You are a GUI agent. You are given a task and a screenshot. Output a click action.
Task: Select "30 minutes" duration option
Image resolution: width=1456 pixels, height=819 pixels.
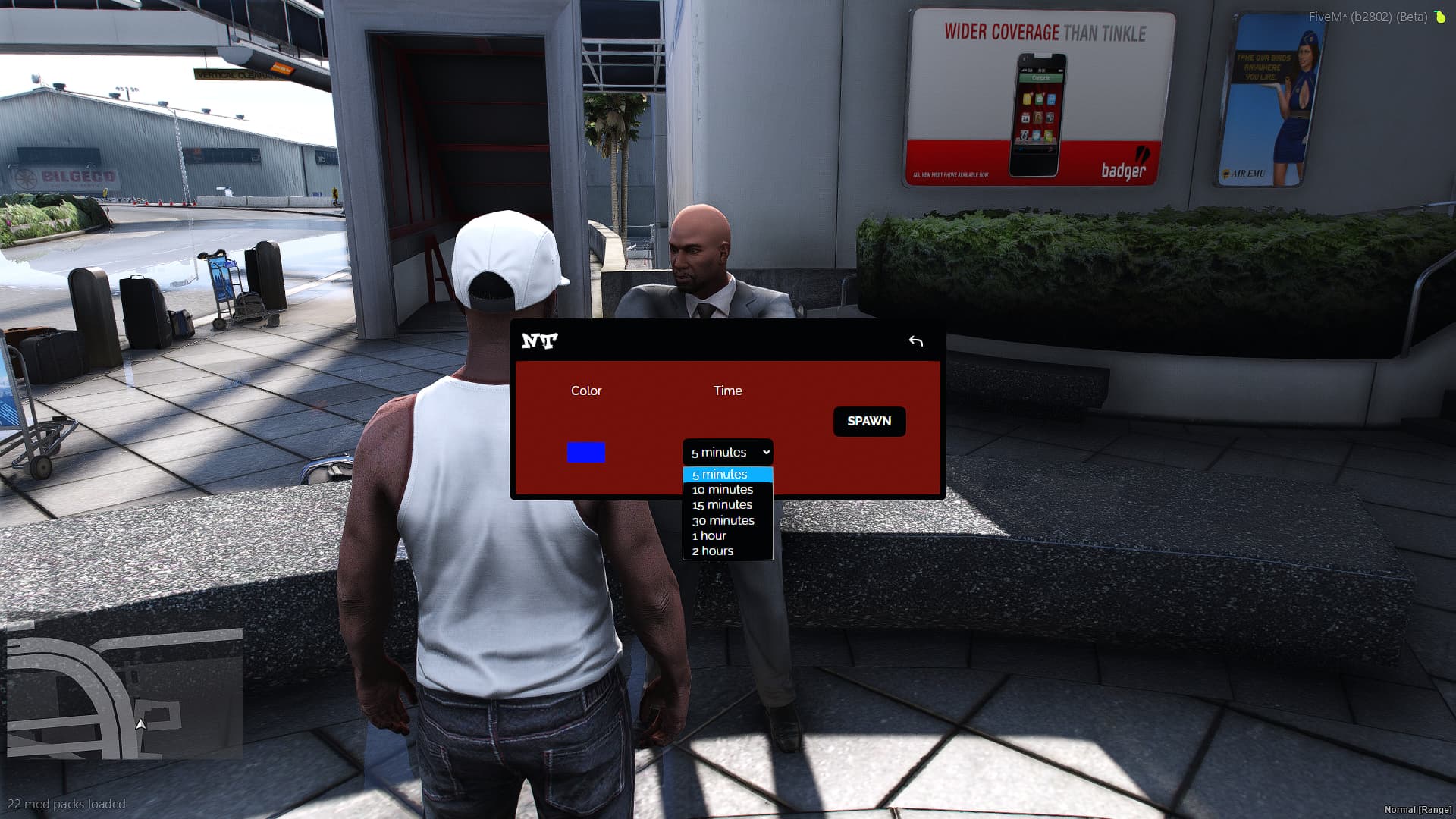(x=722, y=520)
